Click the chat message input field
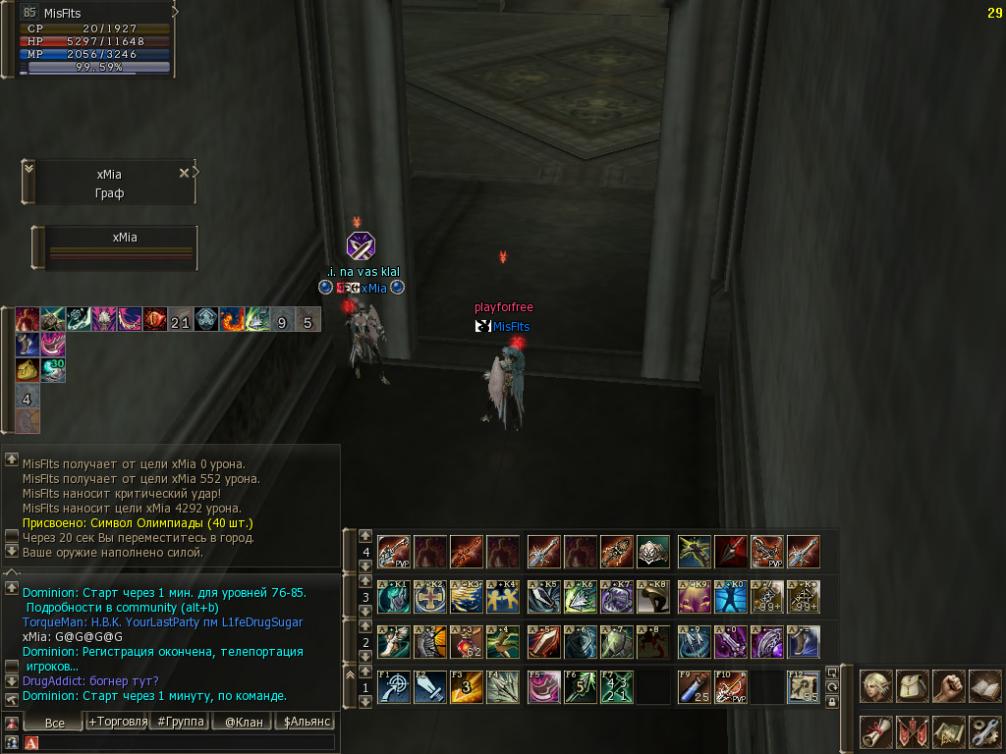The height and width of the screenshot is (754, 1006). (x=180, y=743)
